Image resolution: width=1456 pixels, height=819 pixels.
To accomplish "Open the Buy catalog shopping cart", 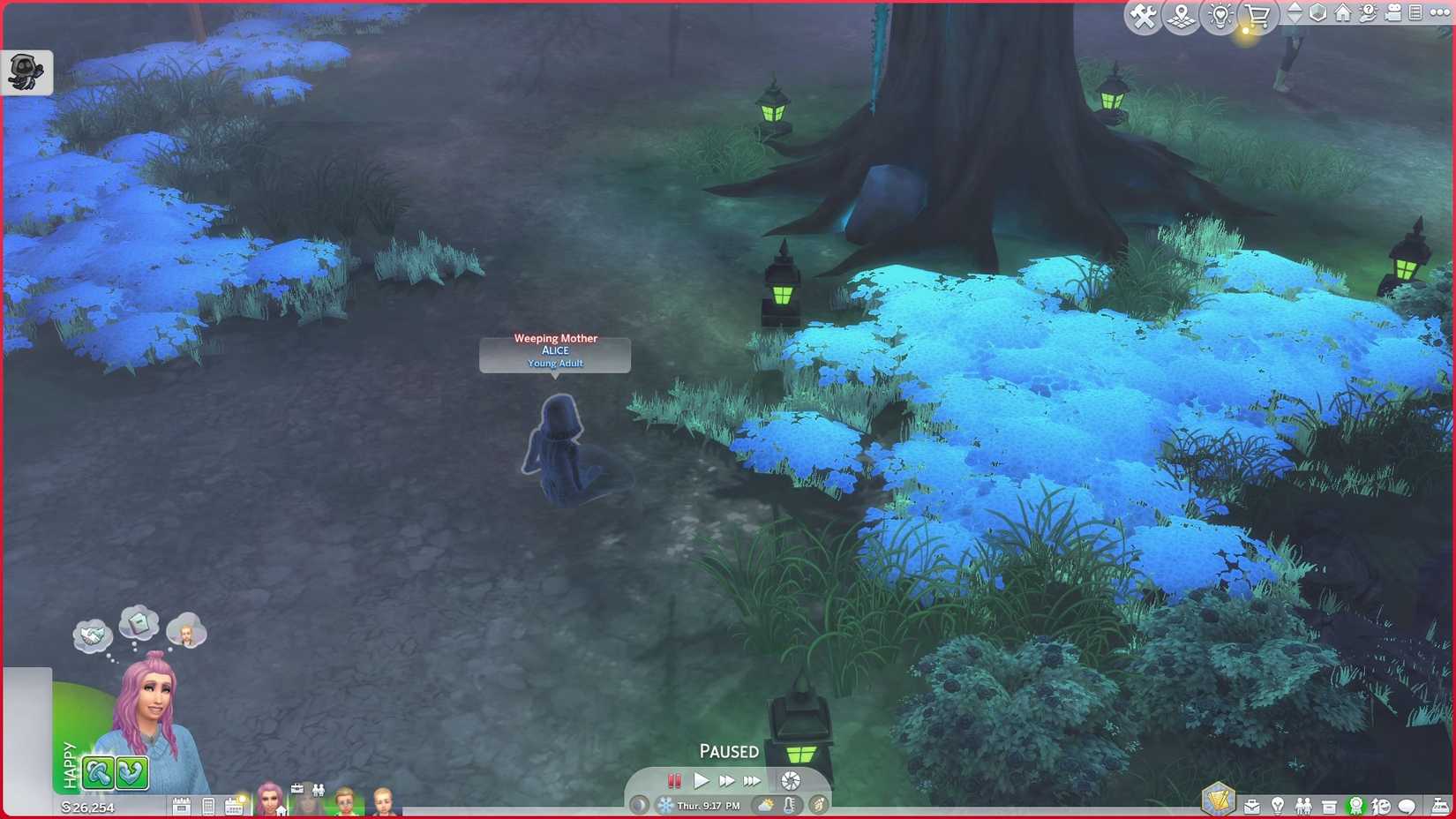I will [x=1255, y=15].
